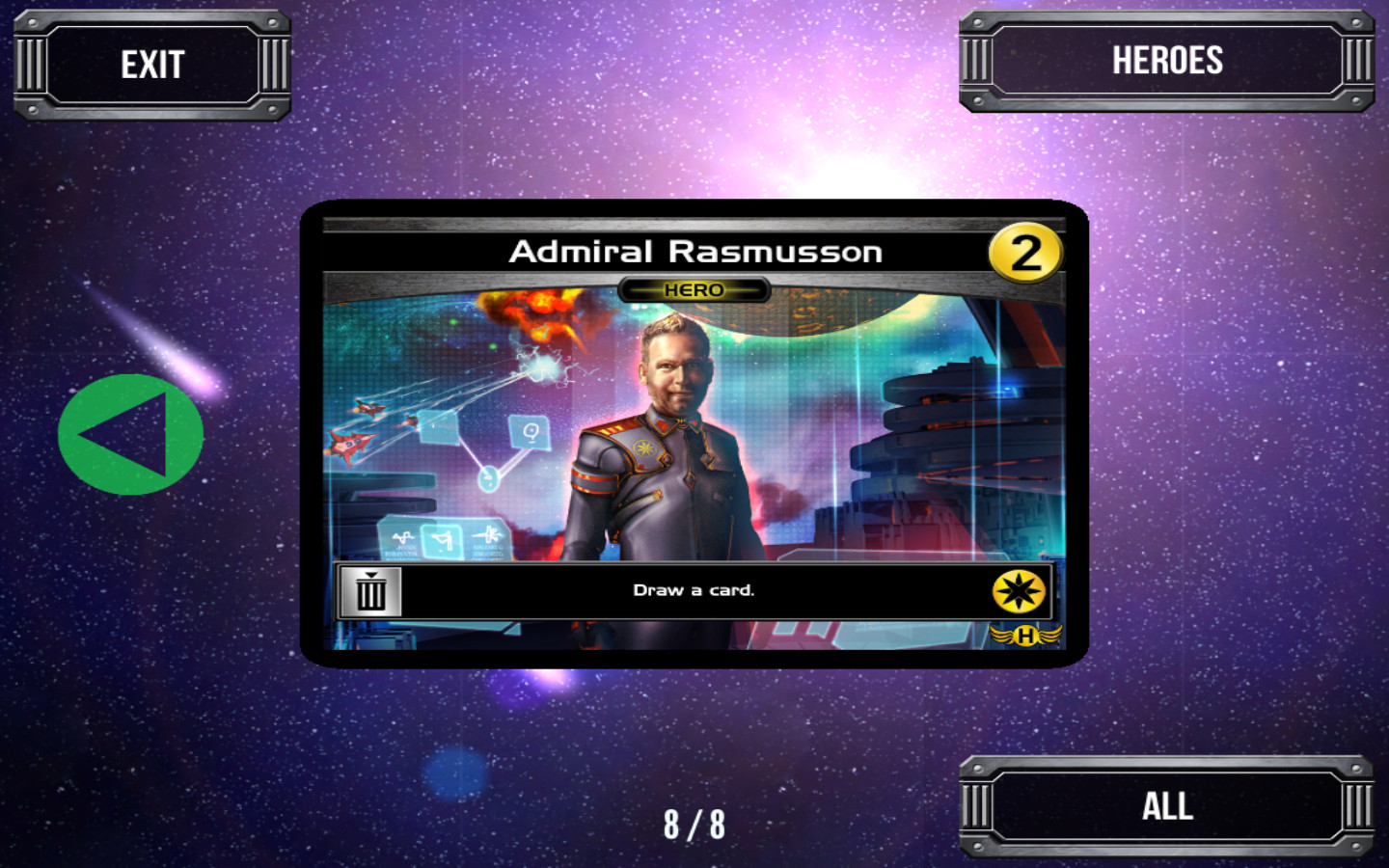The width and height of the screenshot is (1389, 868).
Task: Select the Admiral Rasmusson card title
Action: pos(696,251)
